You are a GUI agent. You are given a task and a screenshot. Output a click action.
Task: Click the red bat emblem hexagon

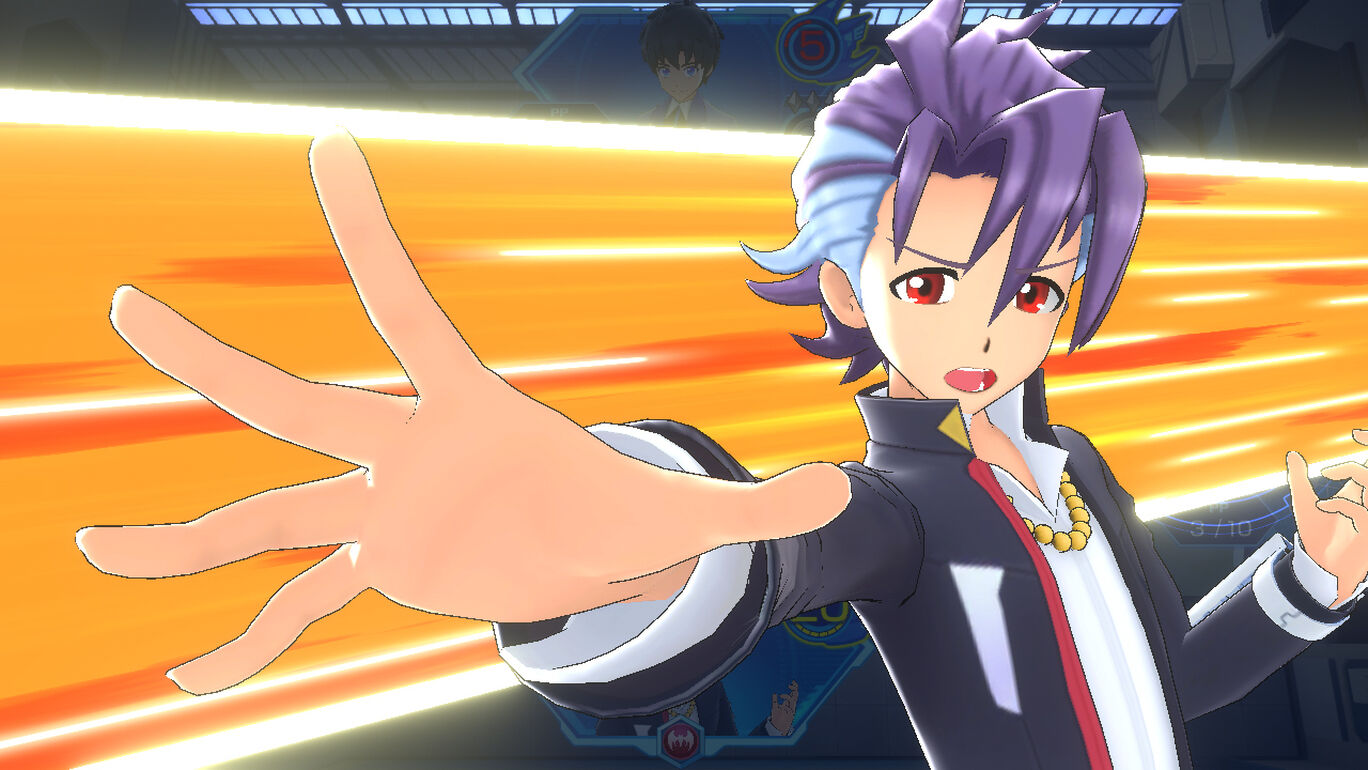coord(680,742)
